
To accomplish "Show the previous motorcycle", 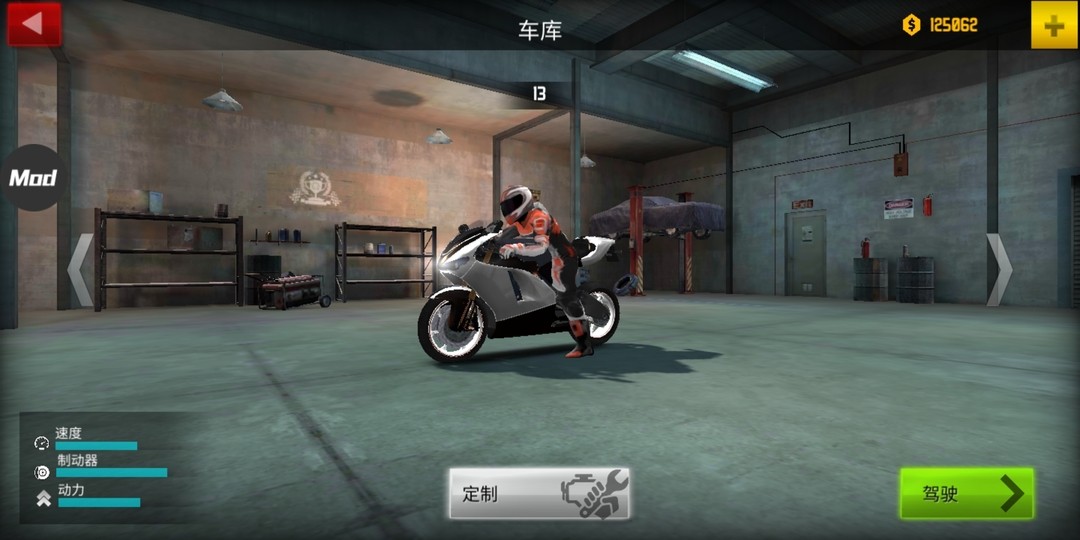I will coord(81,269).
